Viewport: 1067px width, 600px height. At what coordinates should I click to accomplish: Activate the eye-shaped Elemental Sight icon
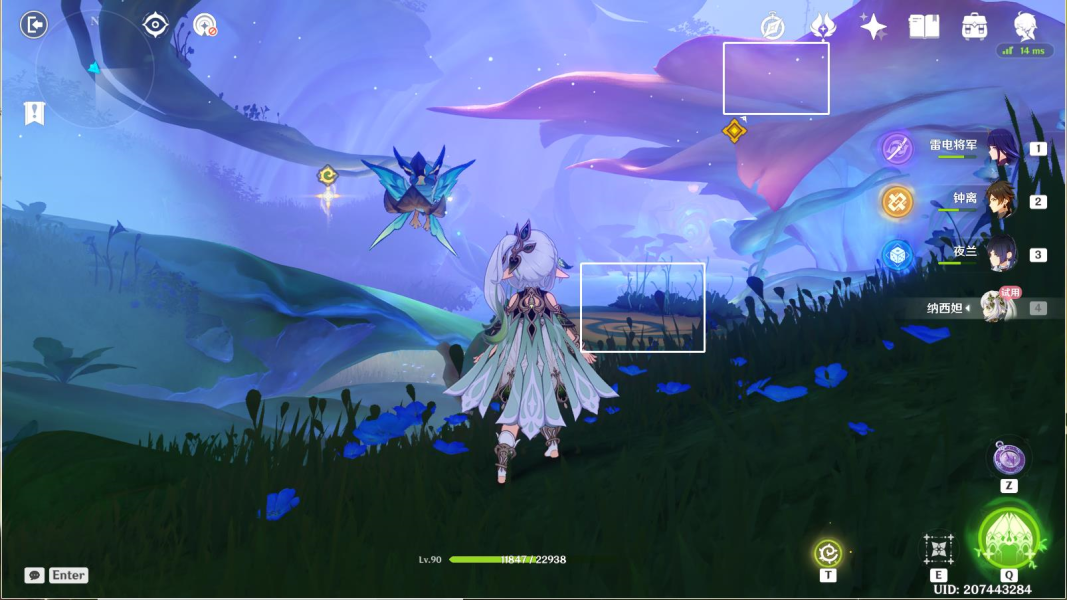click(156, 25)
